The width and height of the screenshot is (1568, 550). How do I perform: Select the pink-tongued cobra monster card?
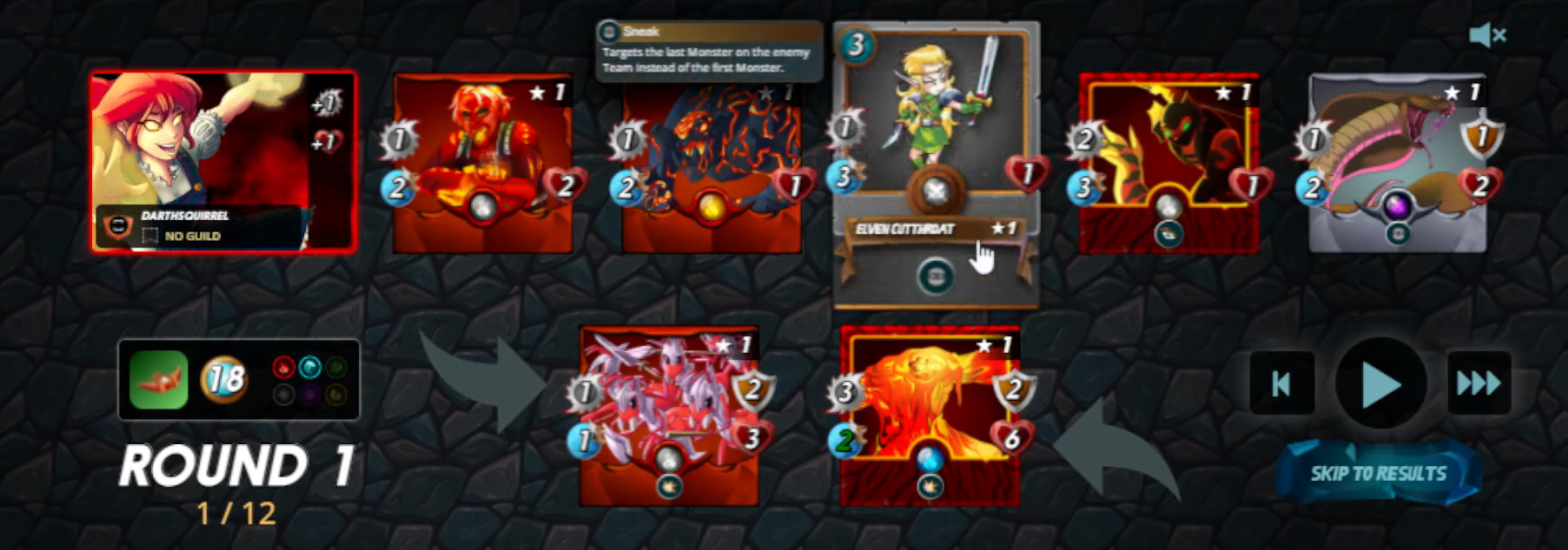(1397, 164)
